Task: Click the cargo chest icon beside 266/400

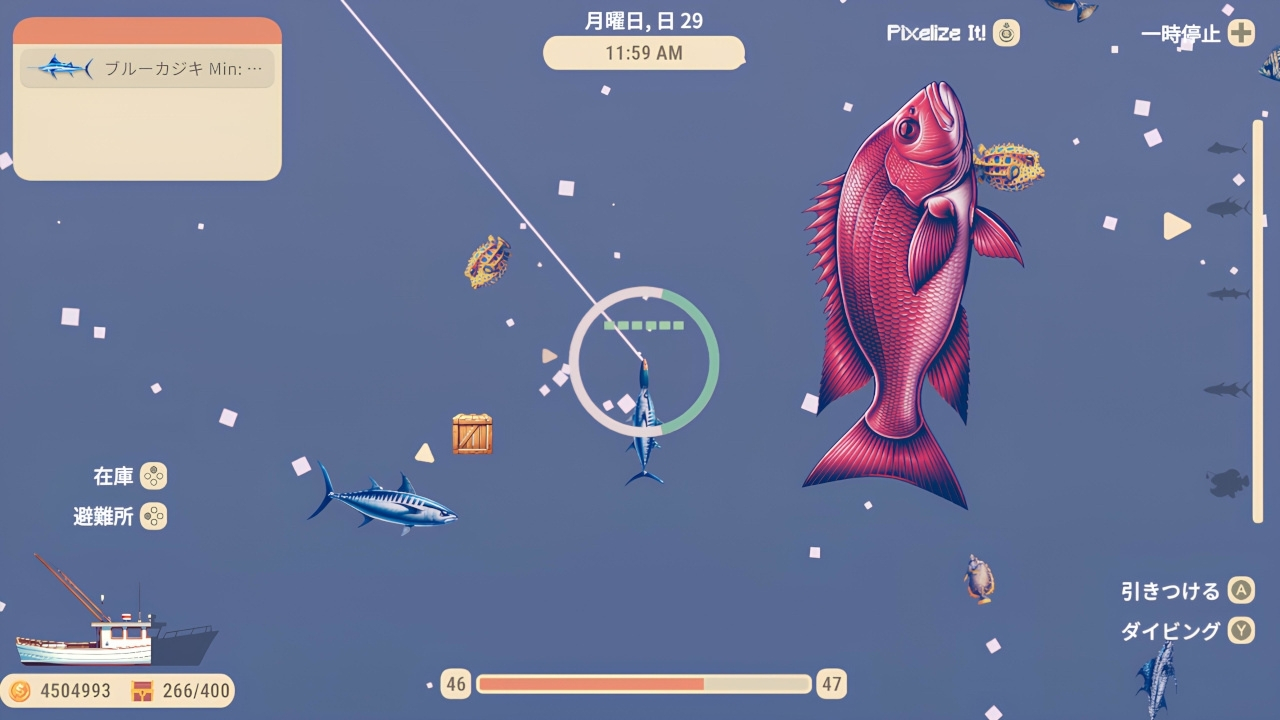Action: 143,690
